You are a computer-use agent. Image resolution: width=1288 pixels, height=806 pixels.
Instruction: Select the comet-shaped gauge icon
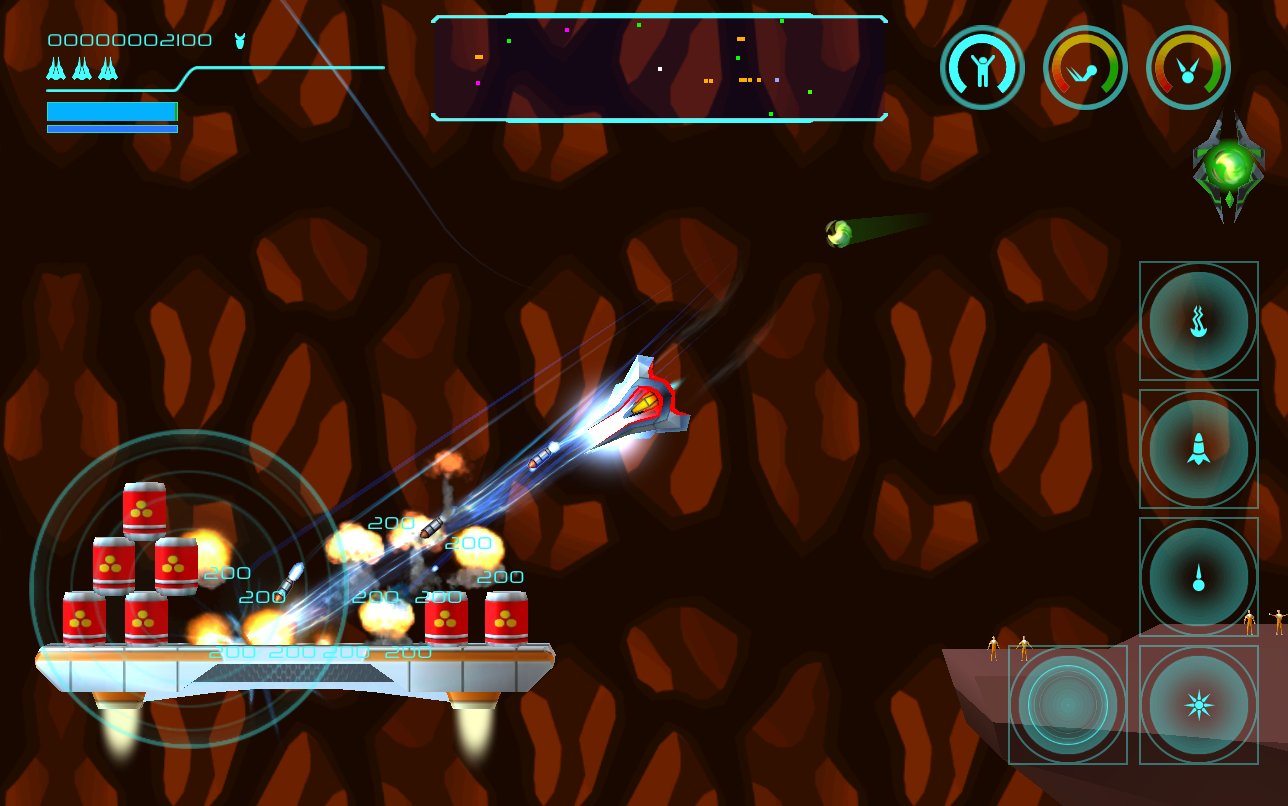pos(1085,68)
